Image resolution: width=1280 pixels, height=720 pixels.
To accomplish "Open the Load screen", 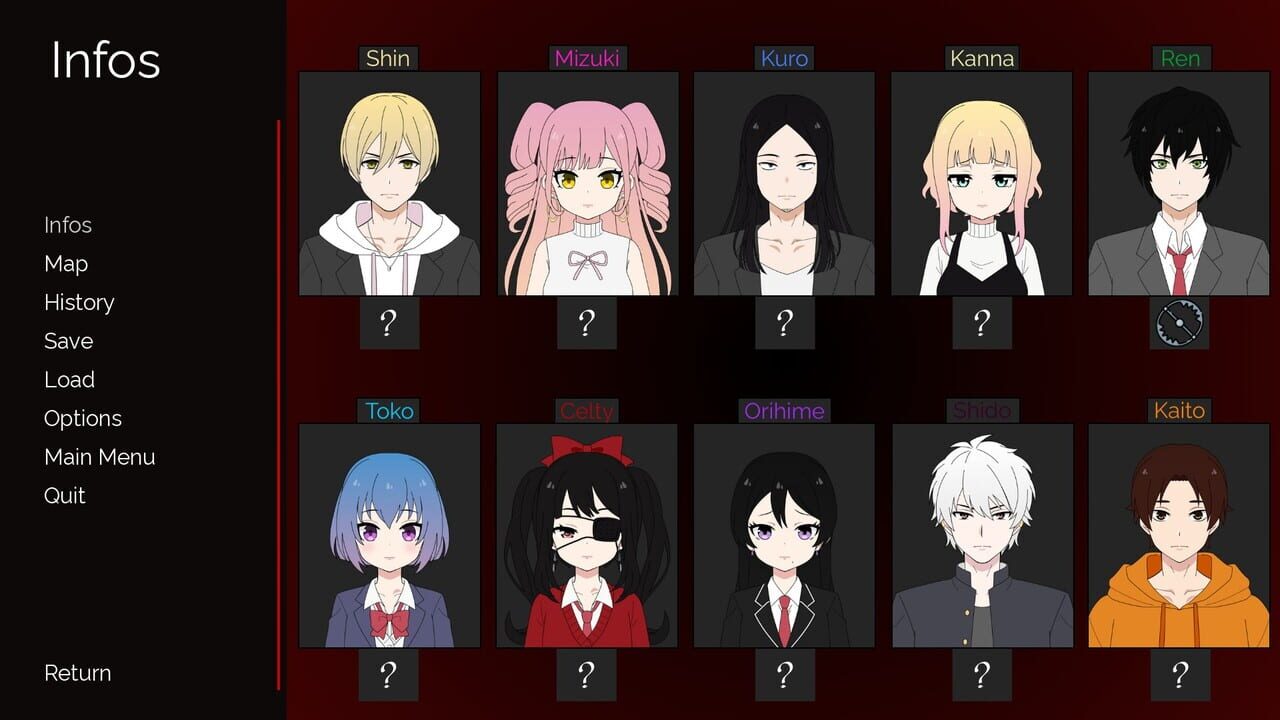I will point(68,379).
